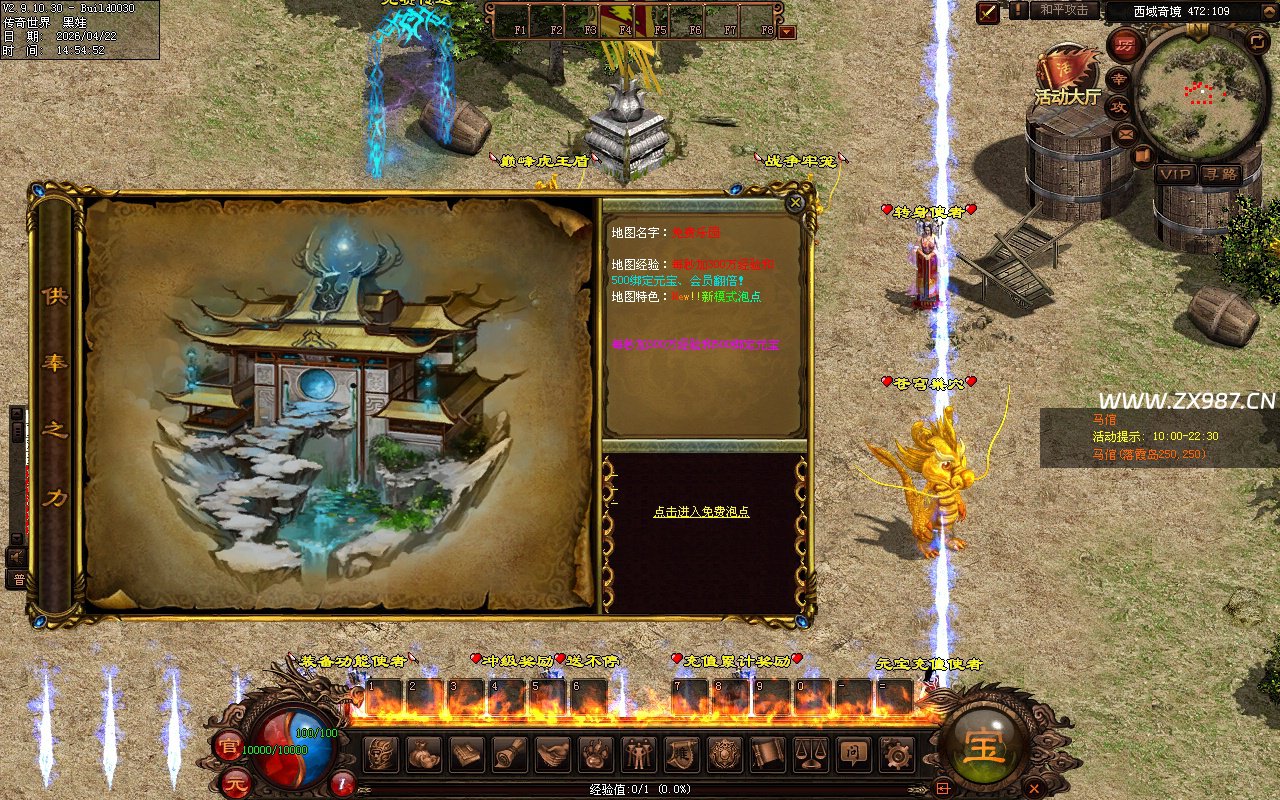1280x800 pixels.
Task: Click the 元 round button
Action: (x=233, y=780)
